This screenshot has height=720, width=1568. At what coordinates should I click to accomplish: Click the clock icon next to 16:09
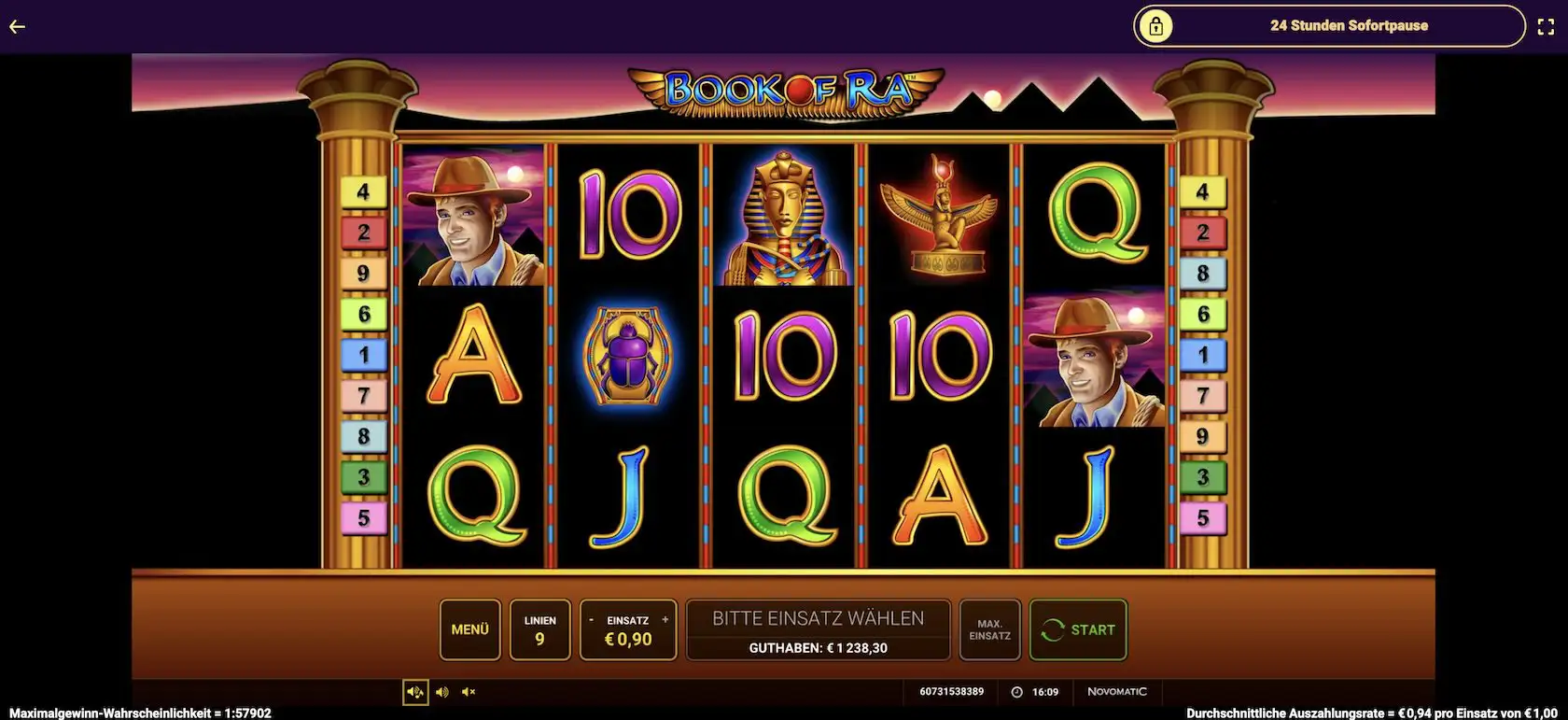pyautogui.click(x=1015, y=691)
